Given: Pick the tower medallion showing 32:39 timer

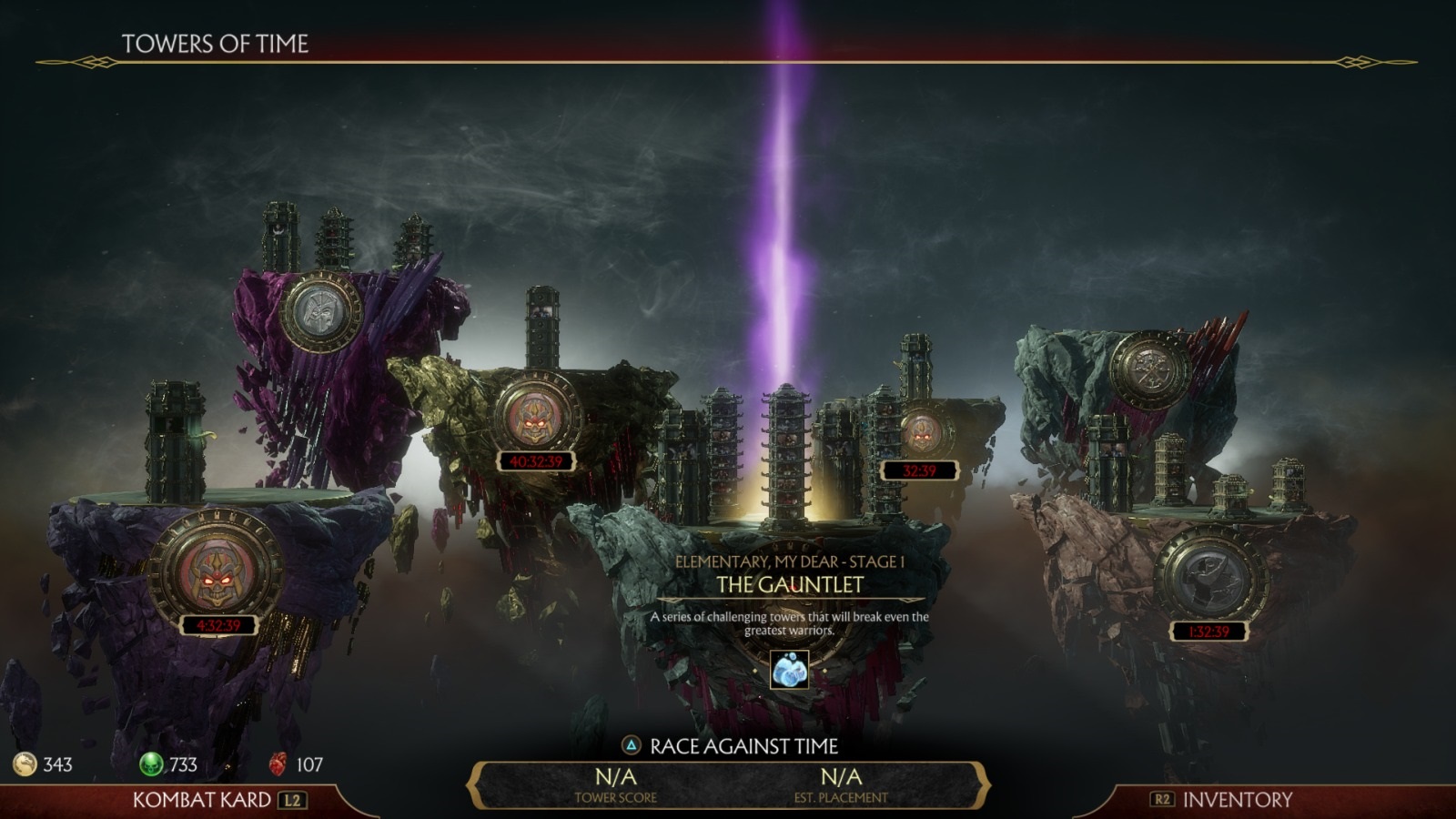Looking at the screenshot, I should [921, 432].
